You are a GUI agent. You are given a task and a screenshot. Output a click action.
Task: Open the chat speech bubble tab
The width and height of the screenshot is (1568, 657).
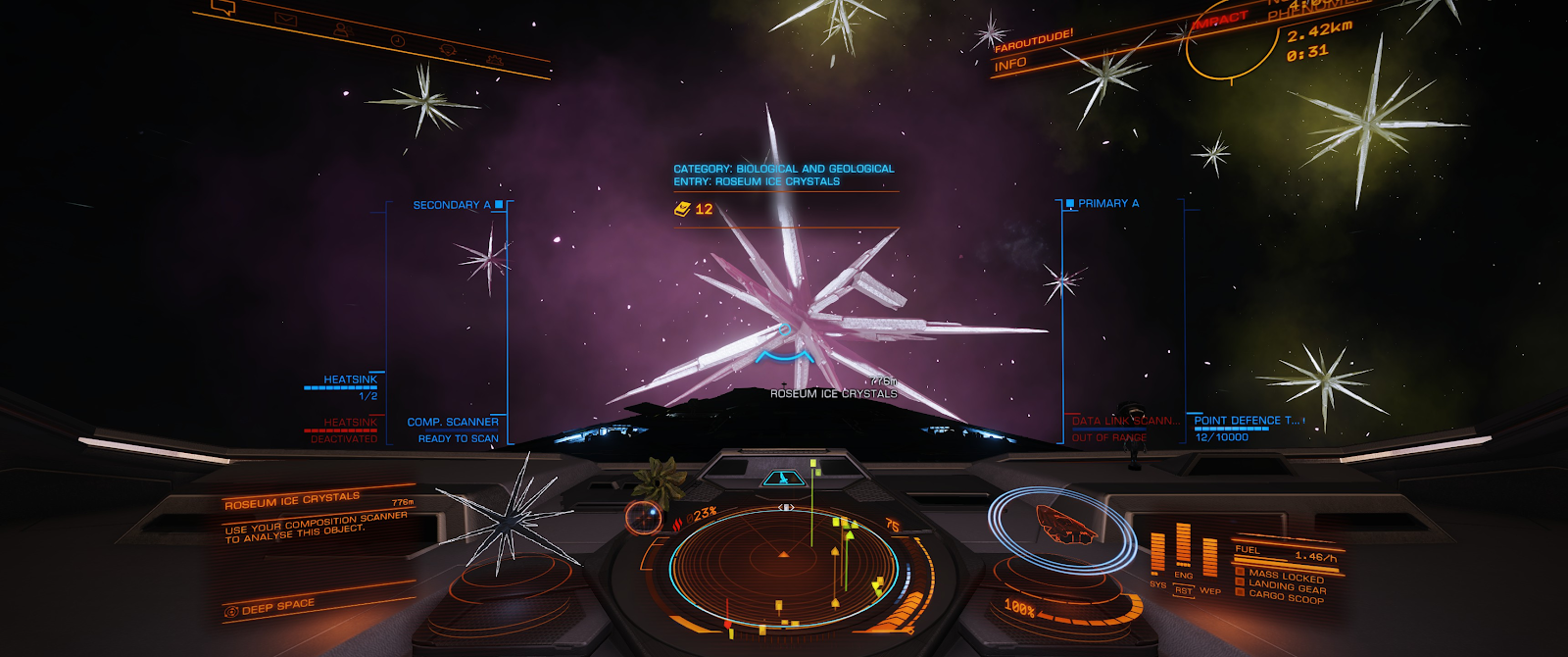pyautogui.click(x=224, y=9)
